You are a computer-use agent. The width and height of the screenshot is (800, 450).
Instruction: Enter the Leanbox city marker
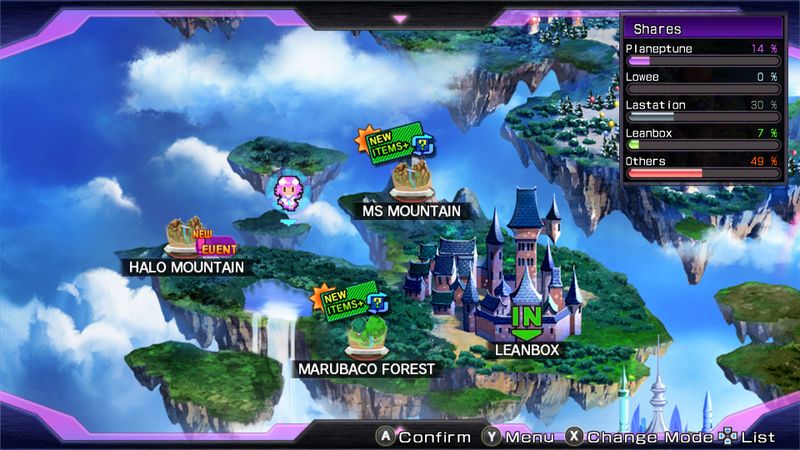click(x=526, y=318)
